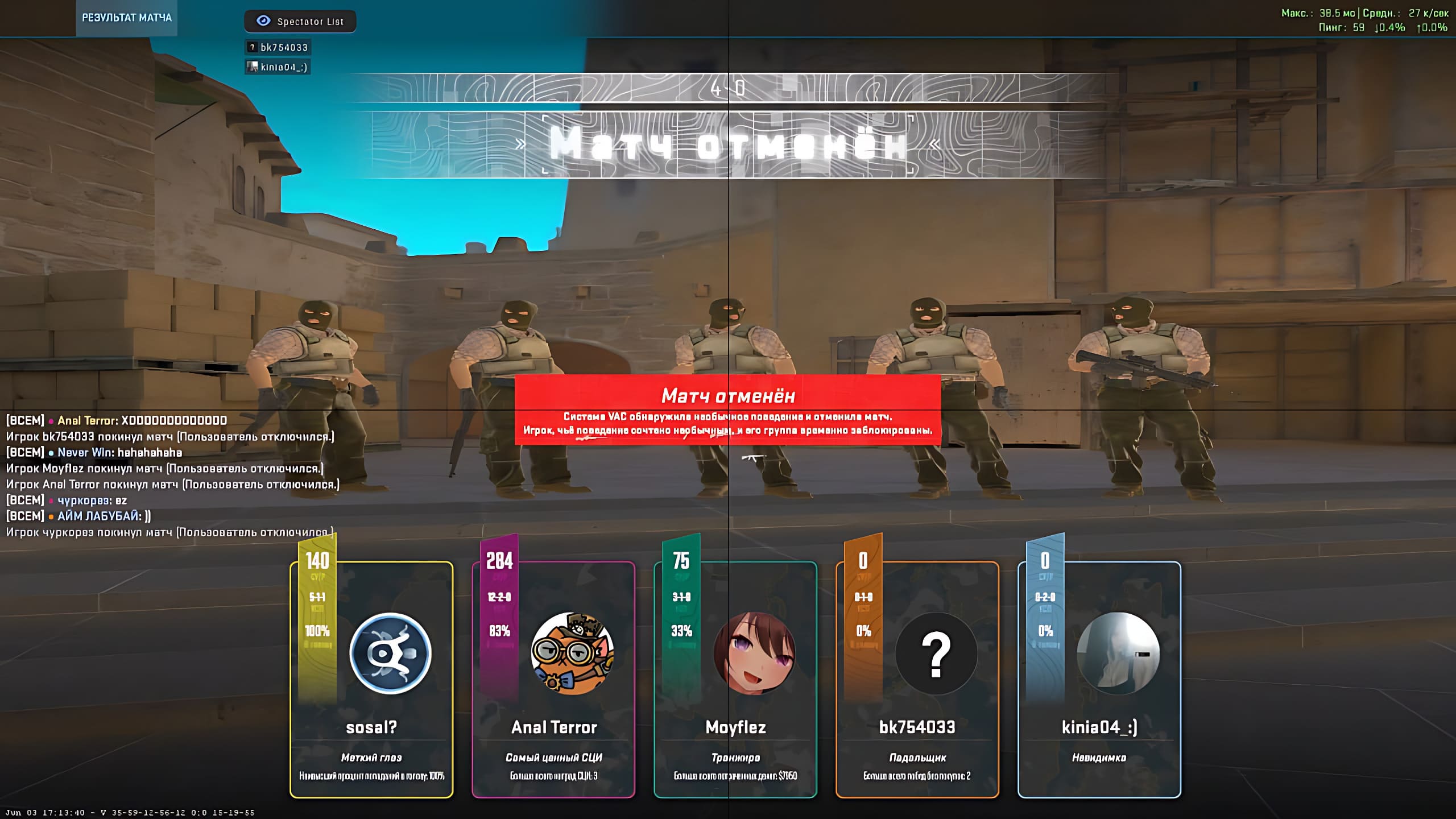Select kinia04_:) in the spectator list
The width and height of the screenshot is (1456, 819).
(279, 67)
